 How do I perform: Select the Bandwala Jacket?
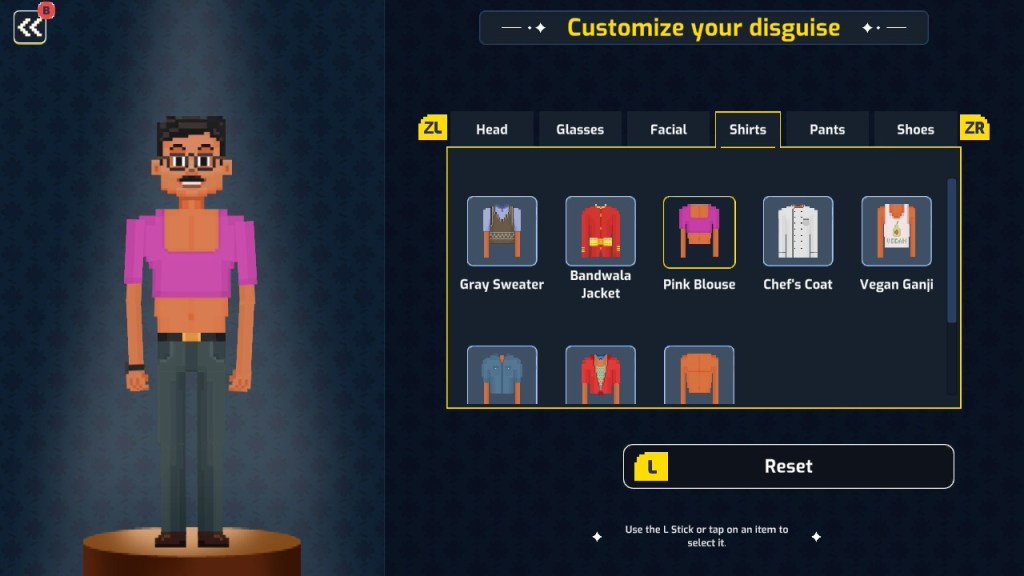pos(600,232)
